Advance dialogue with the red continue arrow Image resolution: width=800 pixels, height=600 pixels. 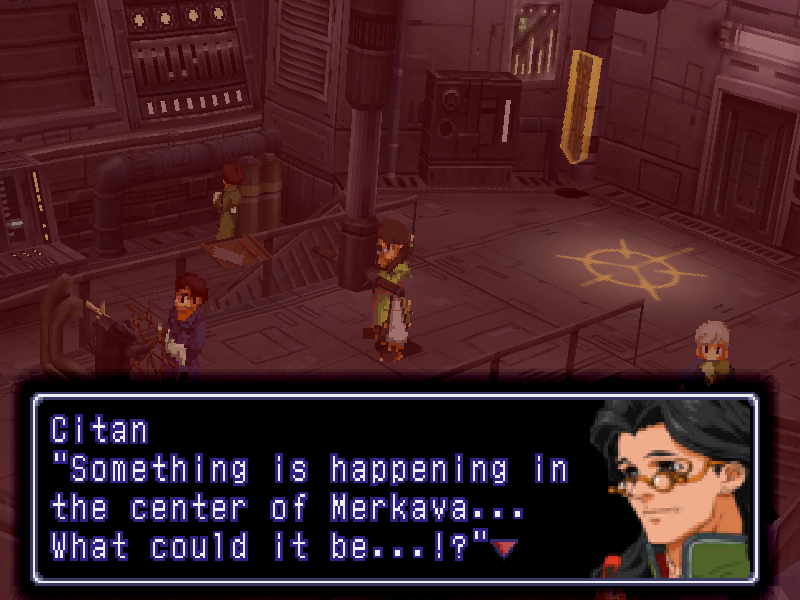(x=506, y=548)
